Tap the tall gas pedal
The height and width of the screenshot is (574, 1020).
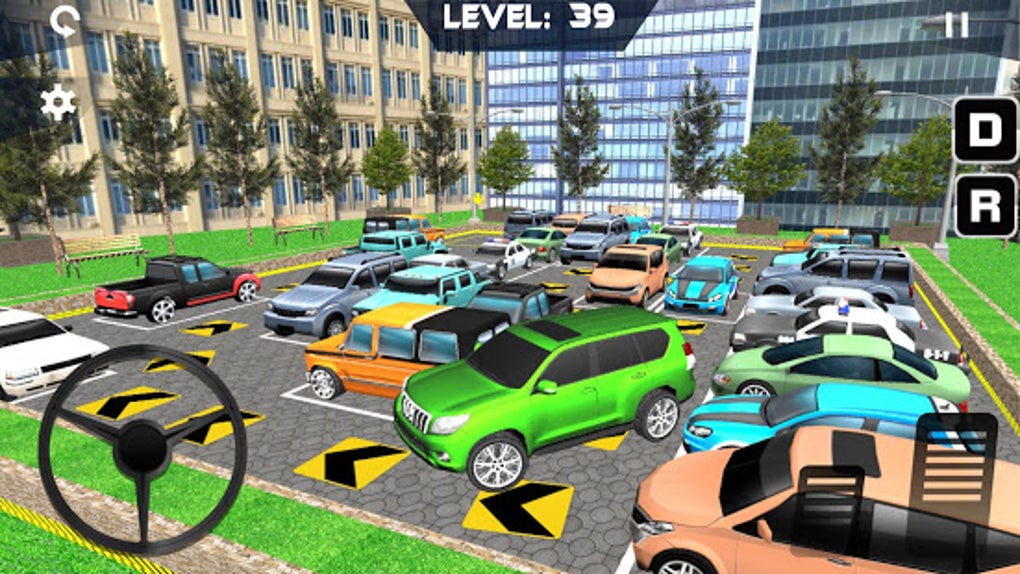955,472
